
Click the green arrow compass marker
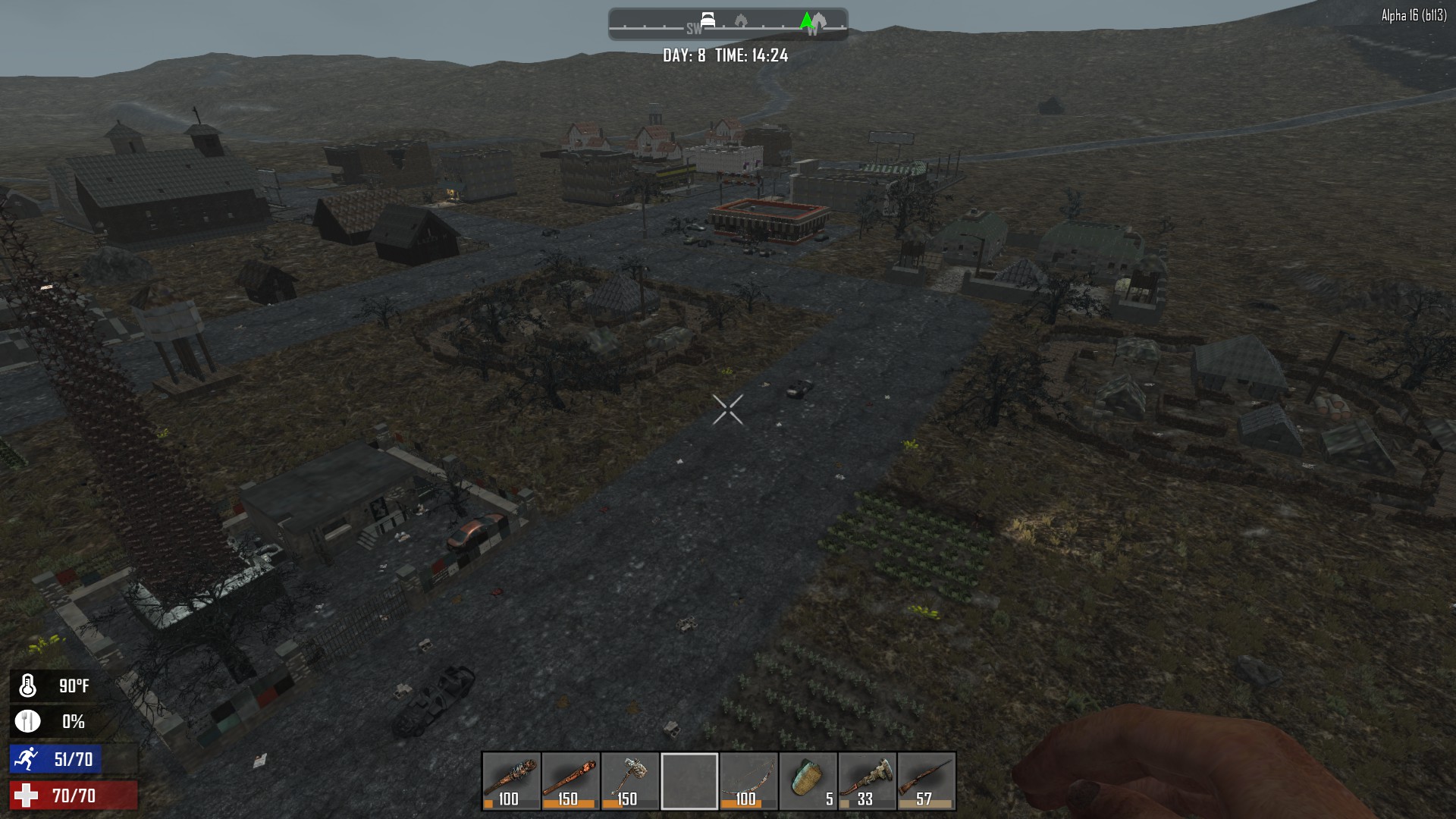[x=807, y=20]
